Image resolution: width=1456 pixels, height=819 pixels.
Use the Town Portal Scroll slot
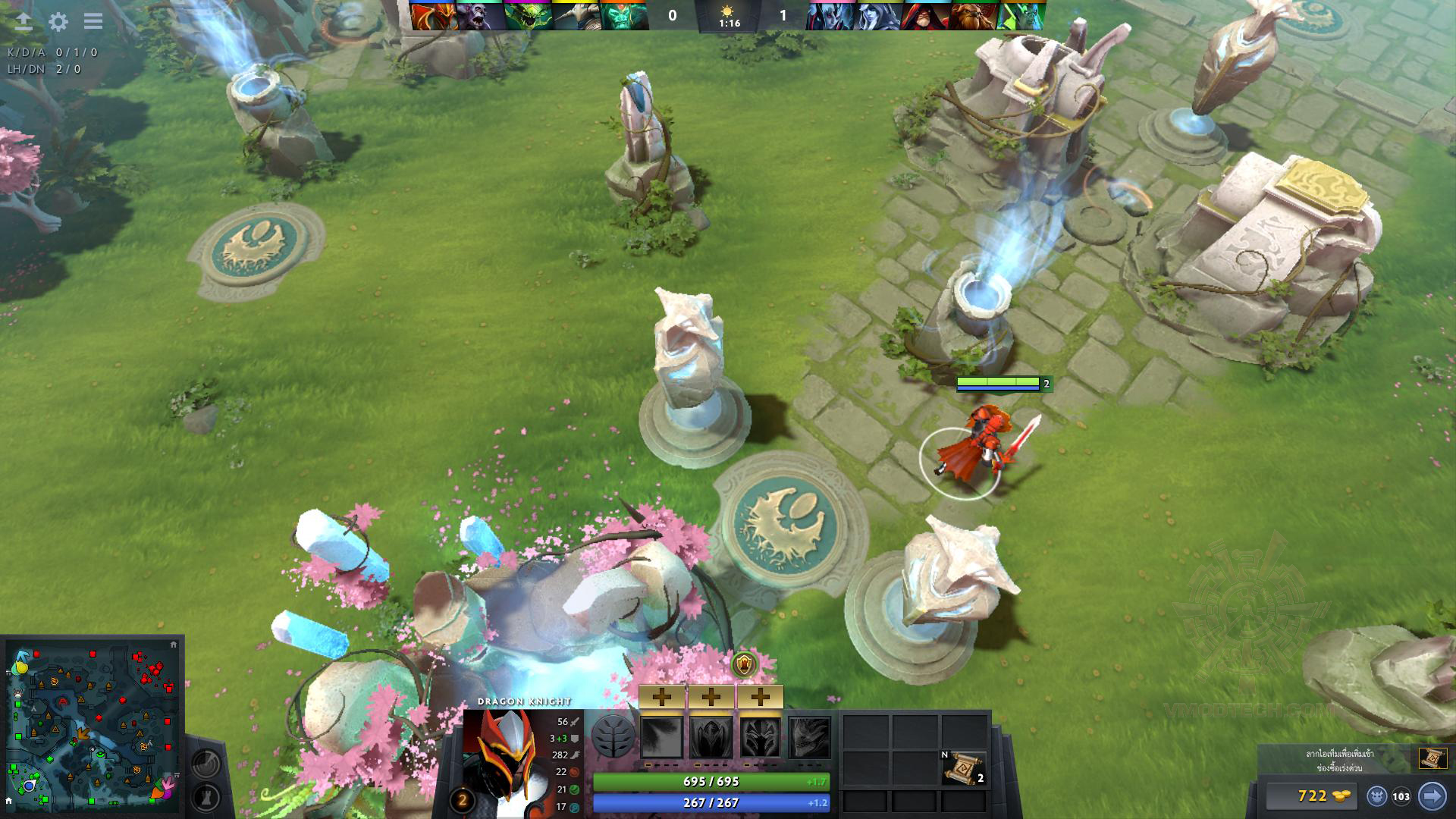click(964, 767)
